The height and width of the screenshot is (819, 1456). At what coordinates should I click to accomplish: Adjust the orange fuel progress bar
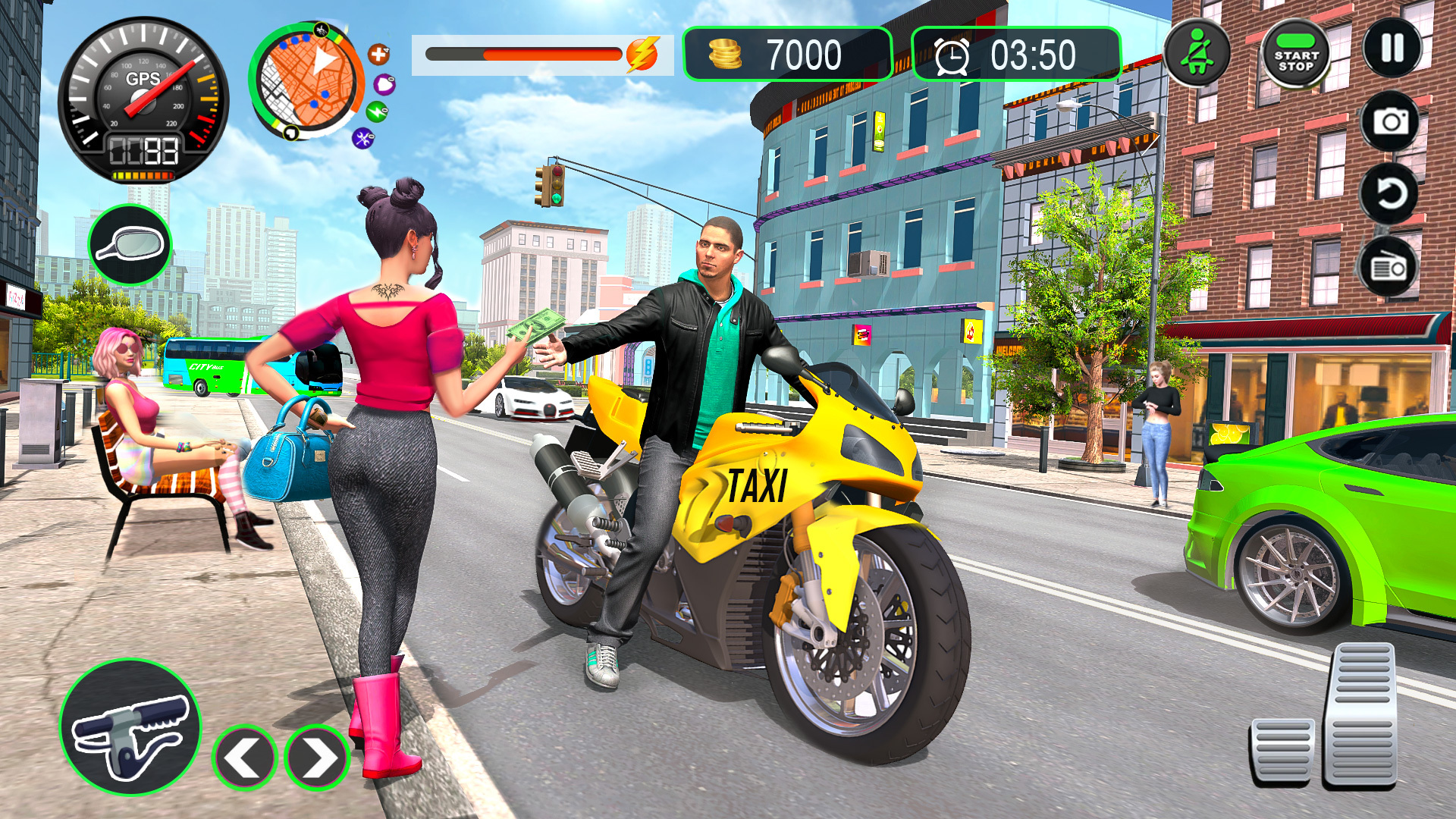click(x=523, y=53)
